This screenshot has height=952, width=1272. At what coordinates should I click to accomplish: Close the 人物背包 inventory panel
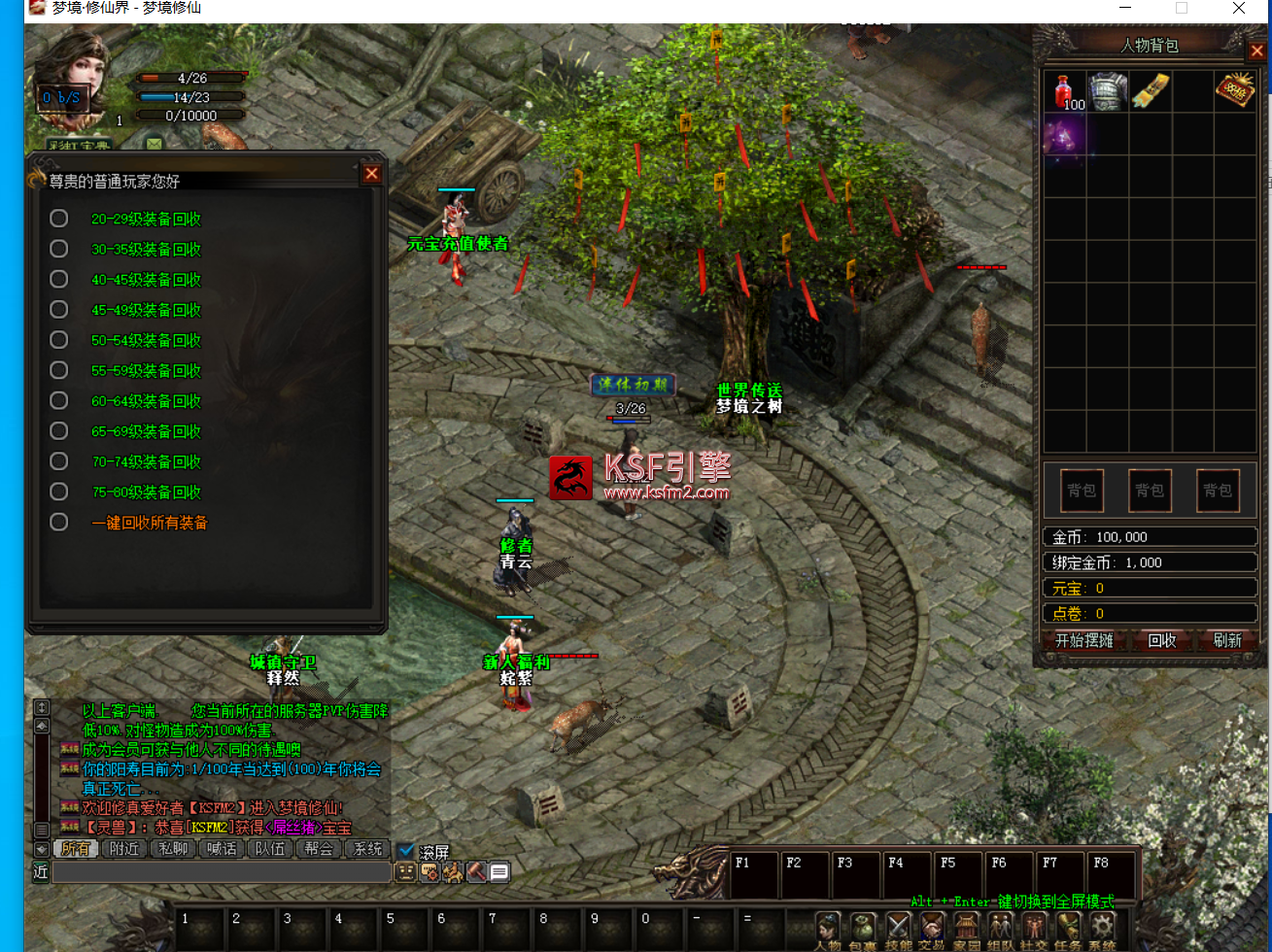pos(1256,51)
